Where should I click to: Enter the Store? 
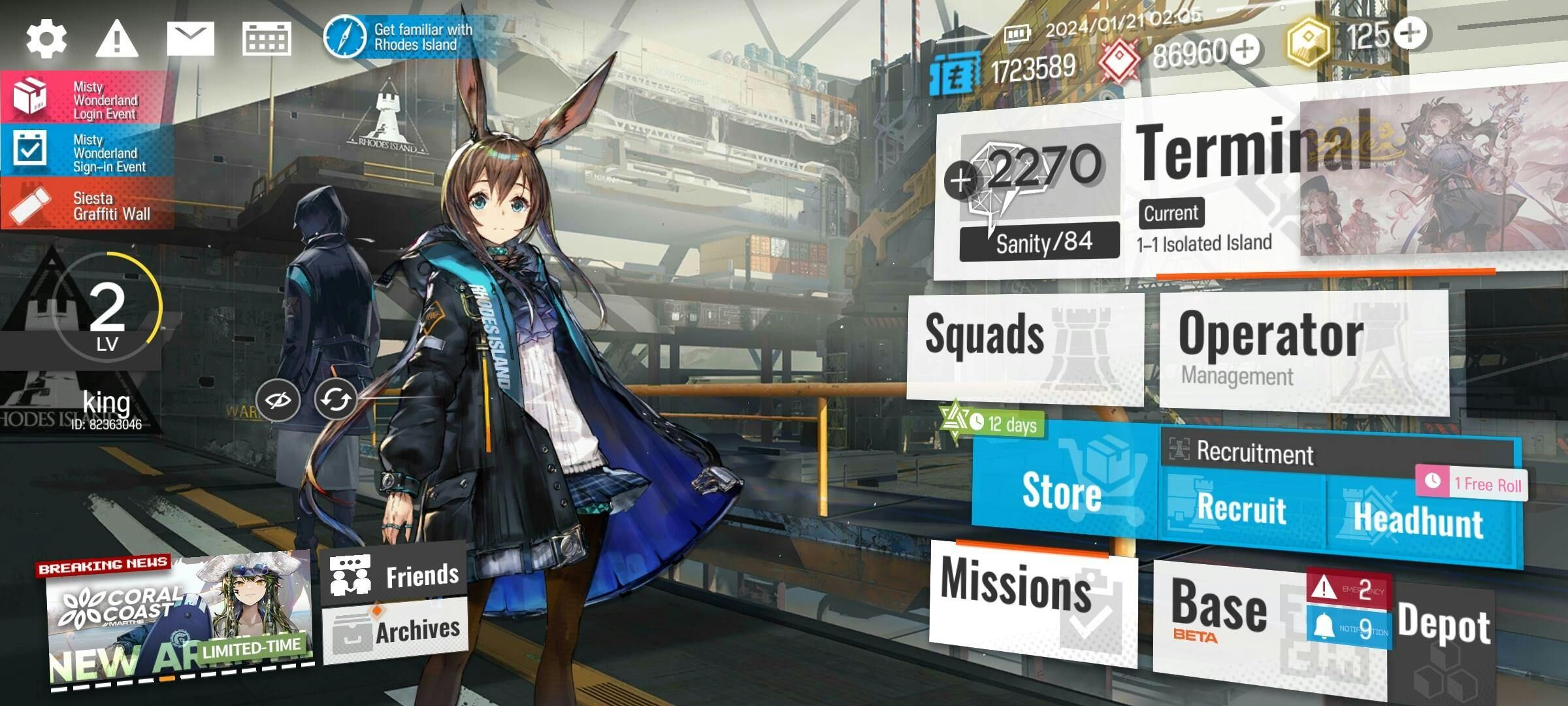pyautogui.click(x=1062, y=489)
